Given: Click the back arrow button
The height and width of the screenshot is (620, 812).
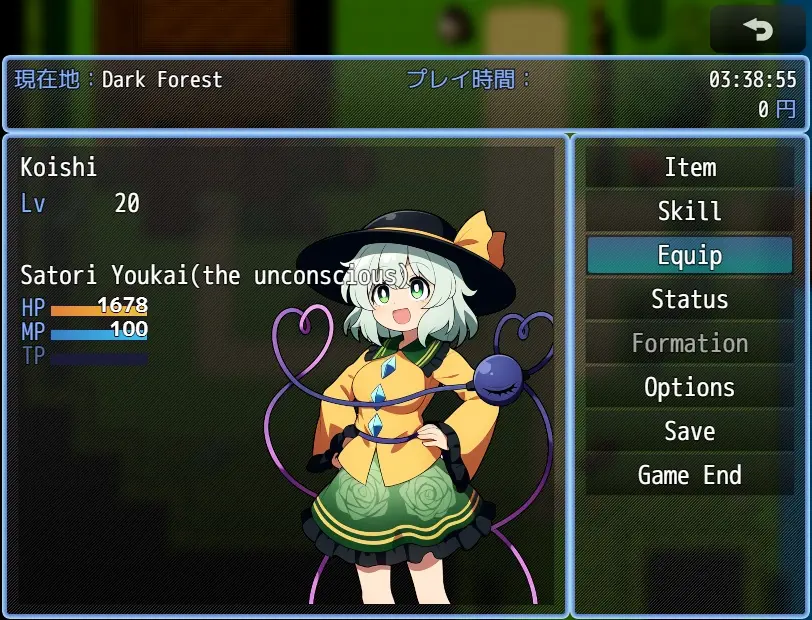Looking at the screenshot, I should pos(757,30).
